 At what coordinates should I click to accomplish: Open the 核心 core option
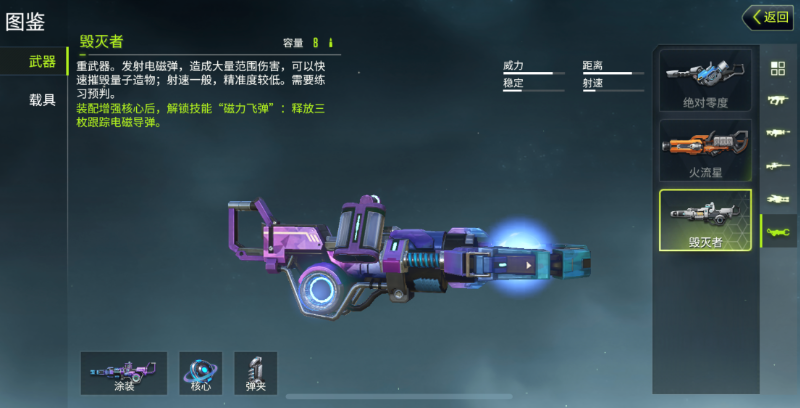coord(200,372)
